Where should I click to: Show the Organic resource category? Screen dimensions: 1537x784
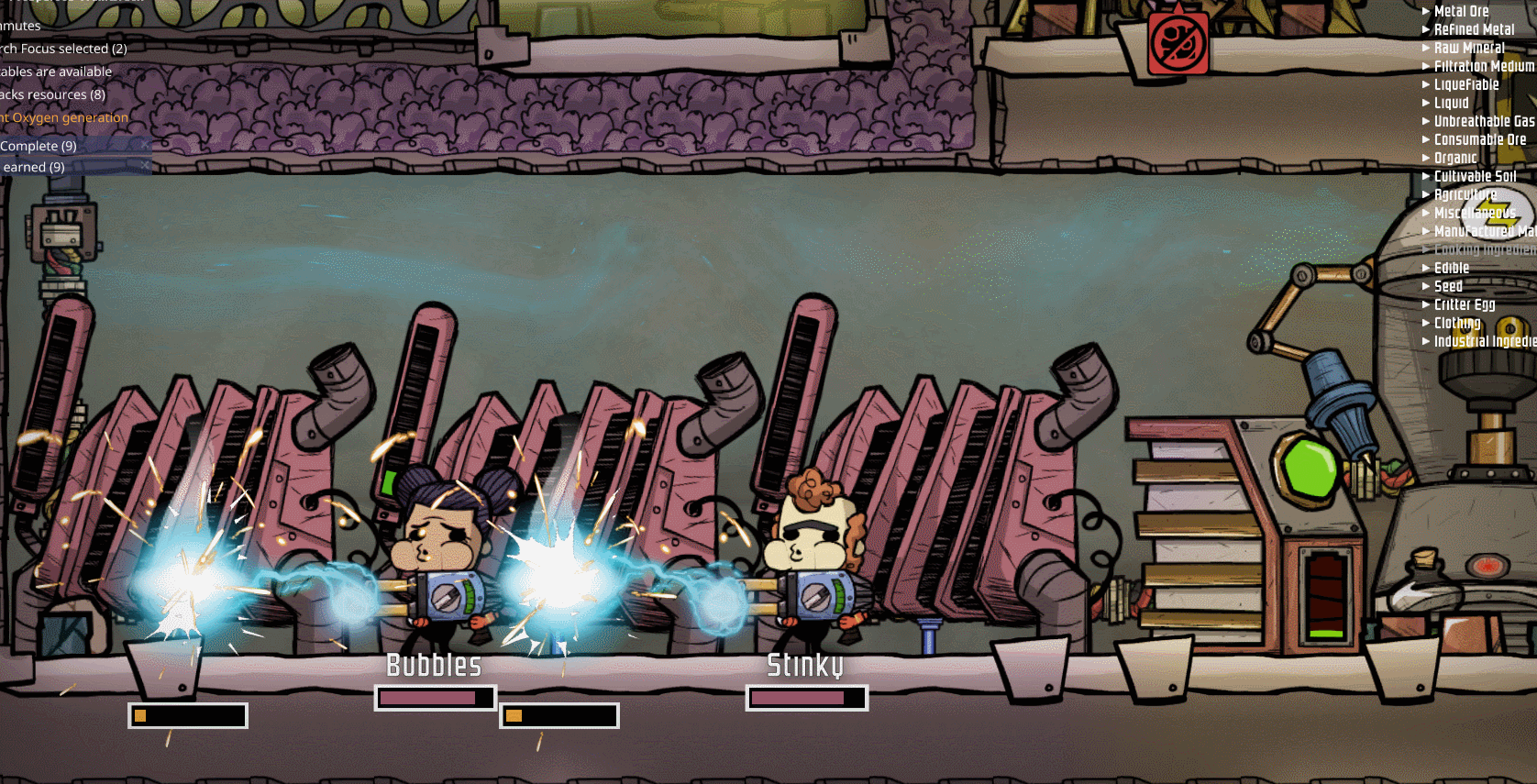pyautogui.click(x=1454, y=158)
